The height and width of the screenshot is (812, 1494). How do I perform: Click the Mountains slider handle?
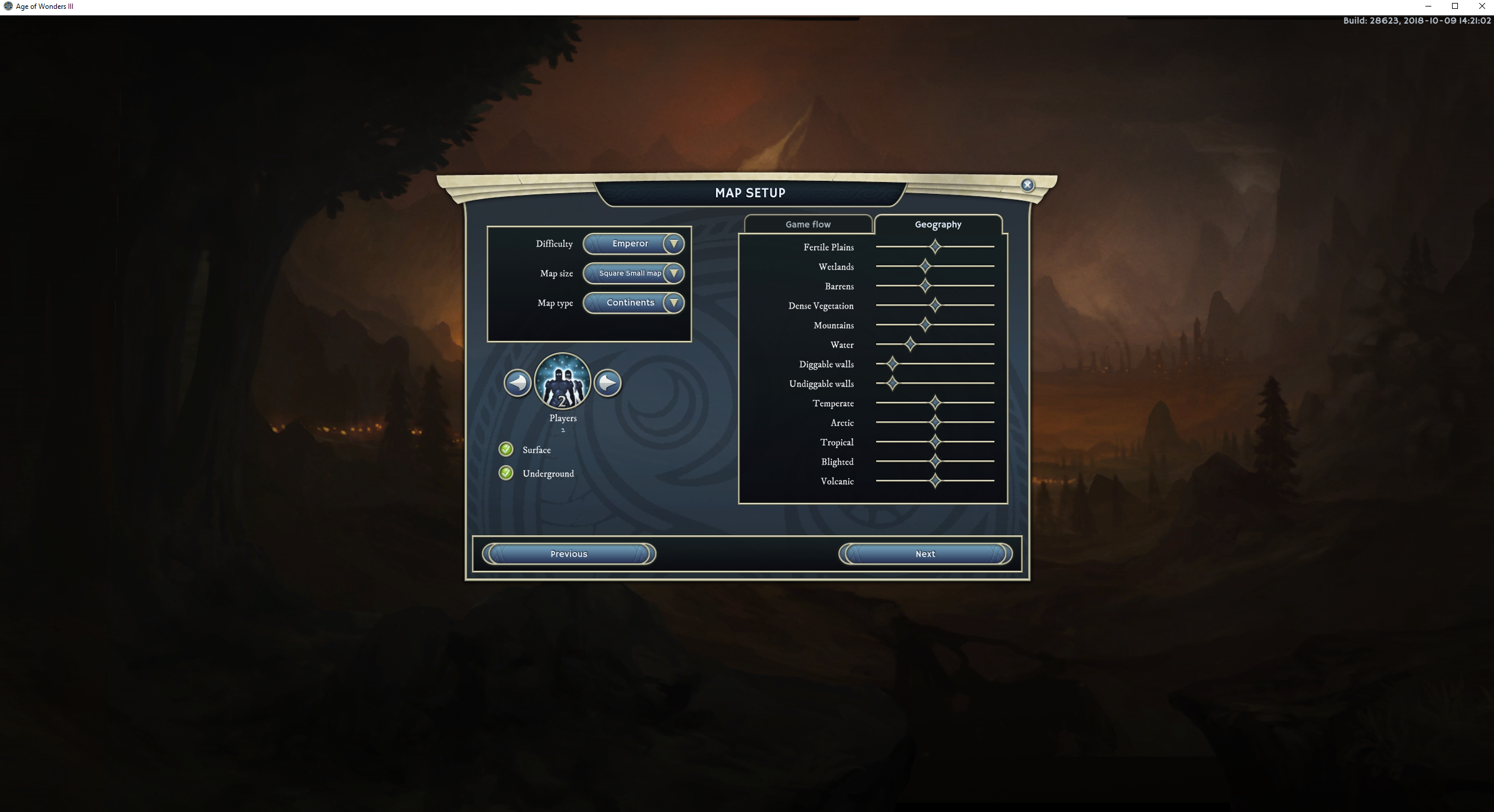925,324
